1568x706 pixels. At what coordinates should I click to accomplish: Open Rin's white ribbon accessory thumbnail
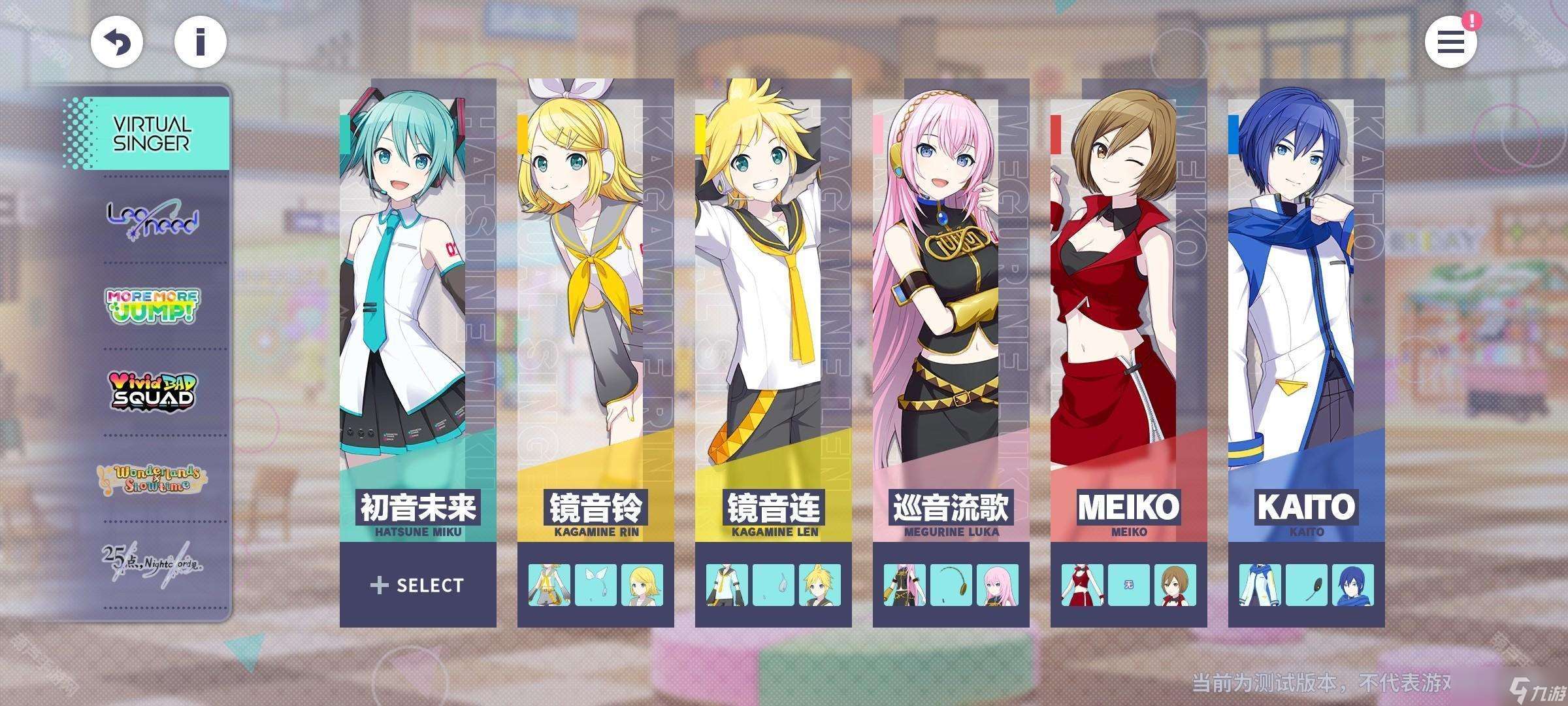click(x=595, y=584)
